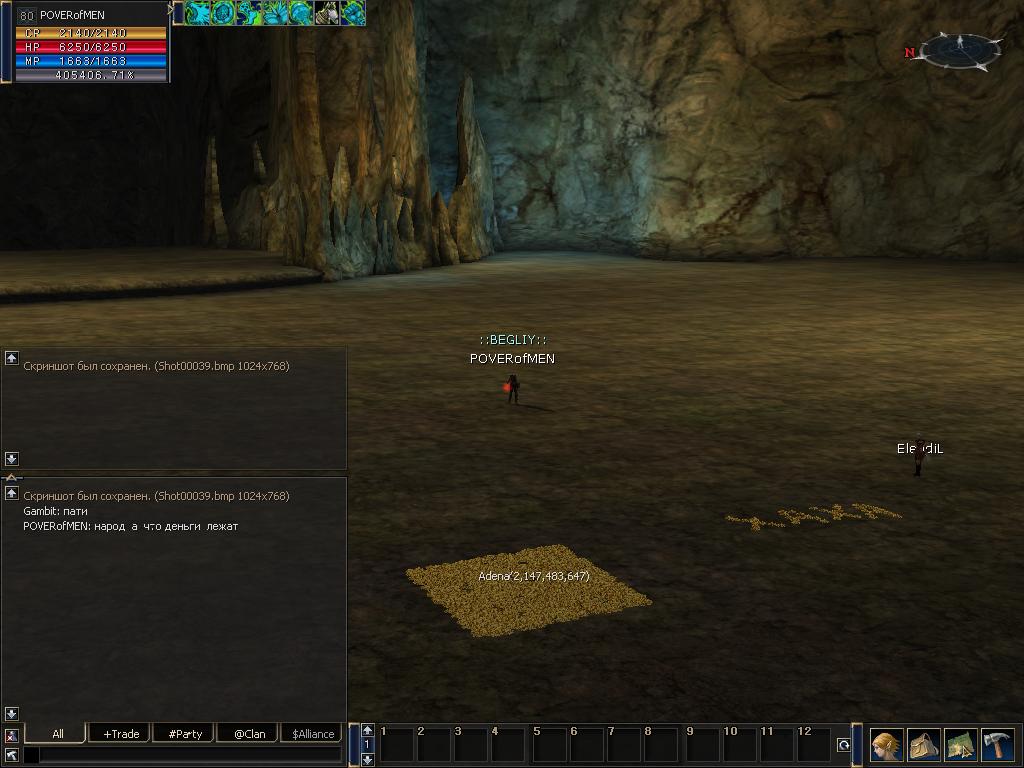The height and width of the screenshot is (768, 1024).
Task: Click the hotbar page up arrow
Action: 368,730
